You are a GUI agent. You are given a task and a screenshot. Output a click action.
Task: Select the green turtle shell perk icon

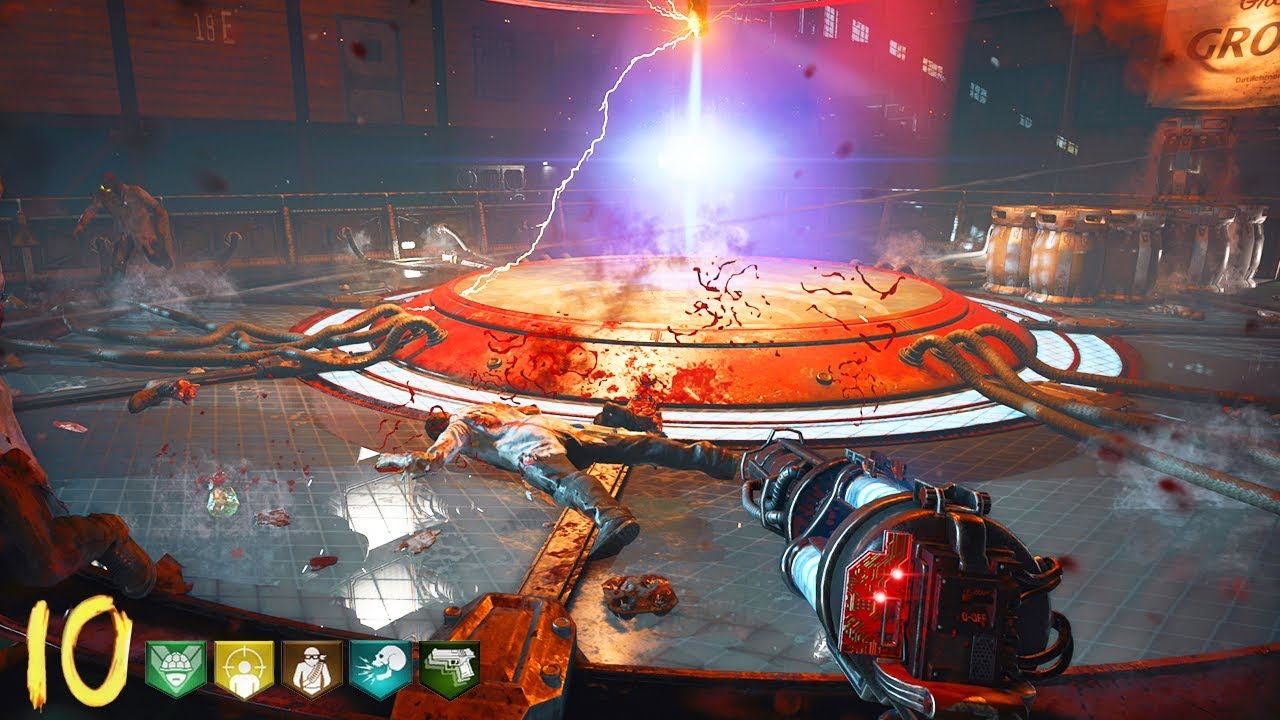click(x=176, y=668)
